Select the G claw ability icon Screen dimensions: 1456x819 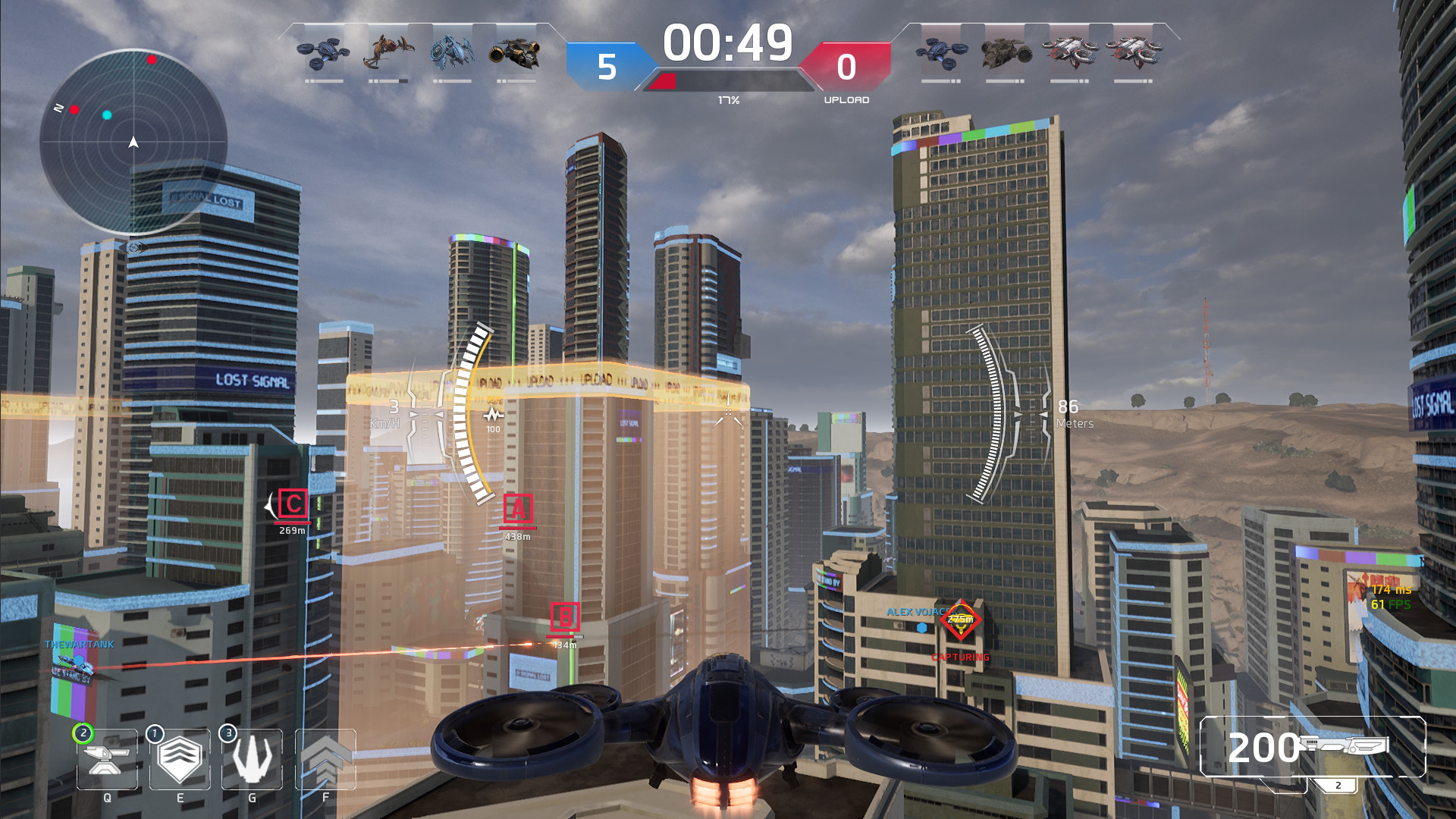click(251, 761)
